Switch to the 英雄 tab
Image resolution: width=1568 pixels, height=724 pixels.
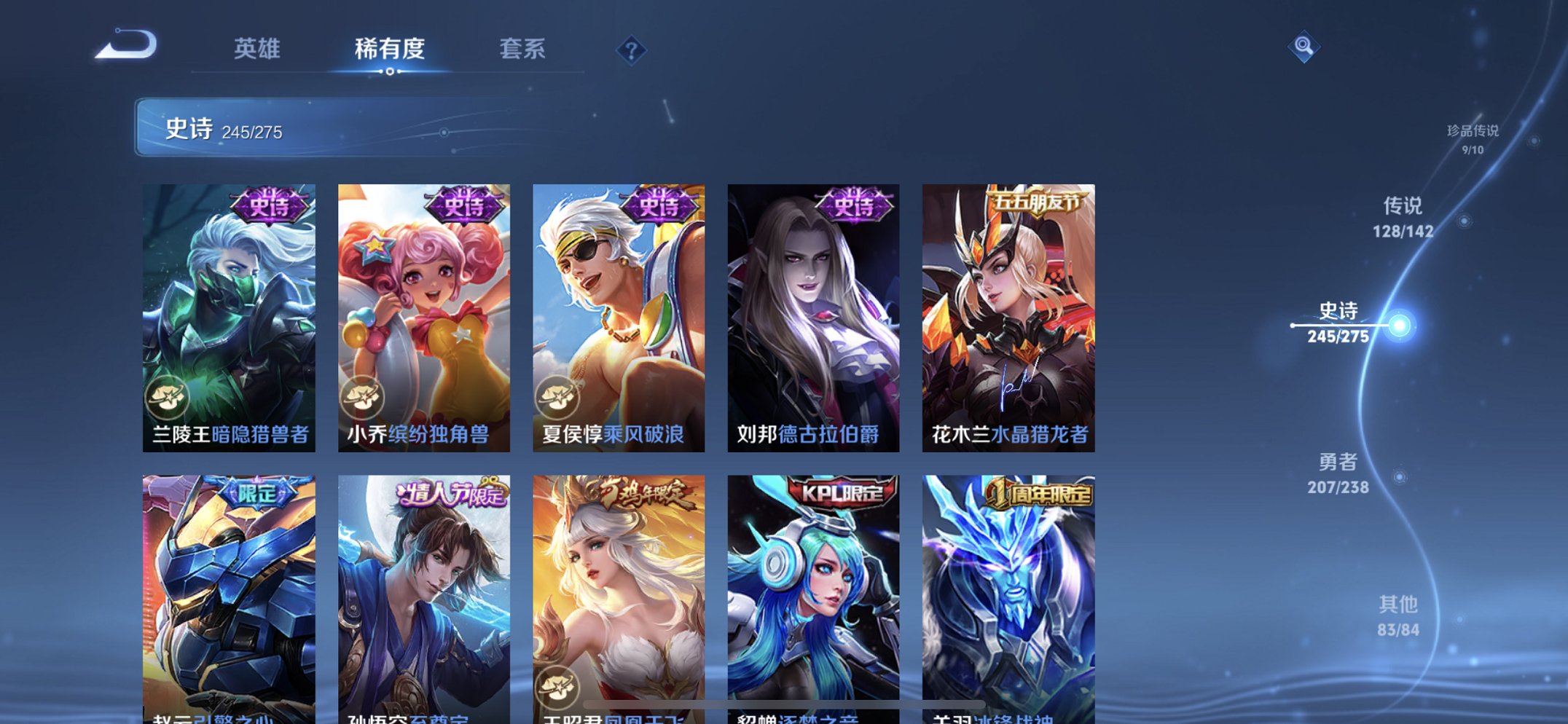pos(256,48)
